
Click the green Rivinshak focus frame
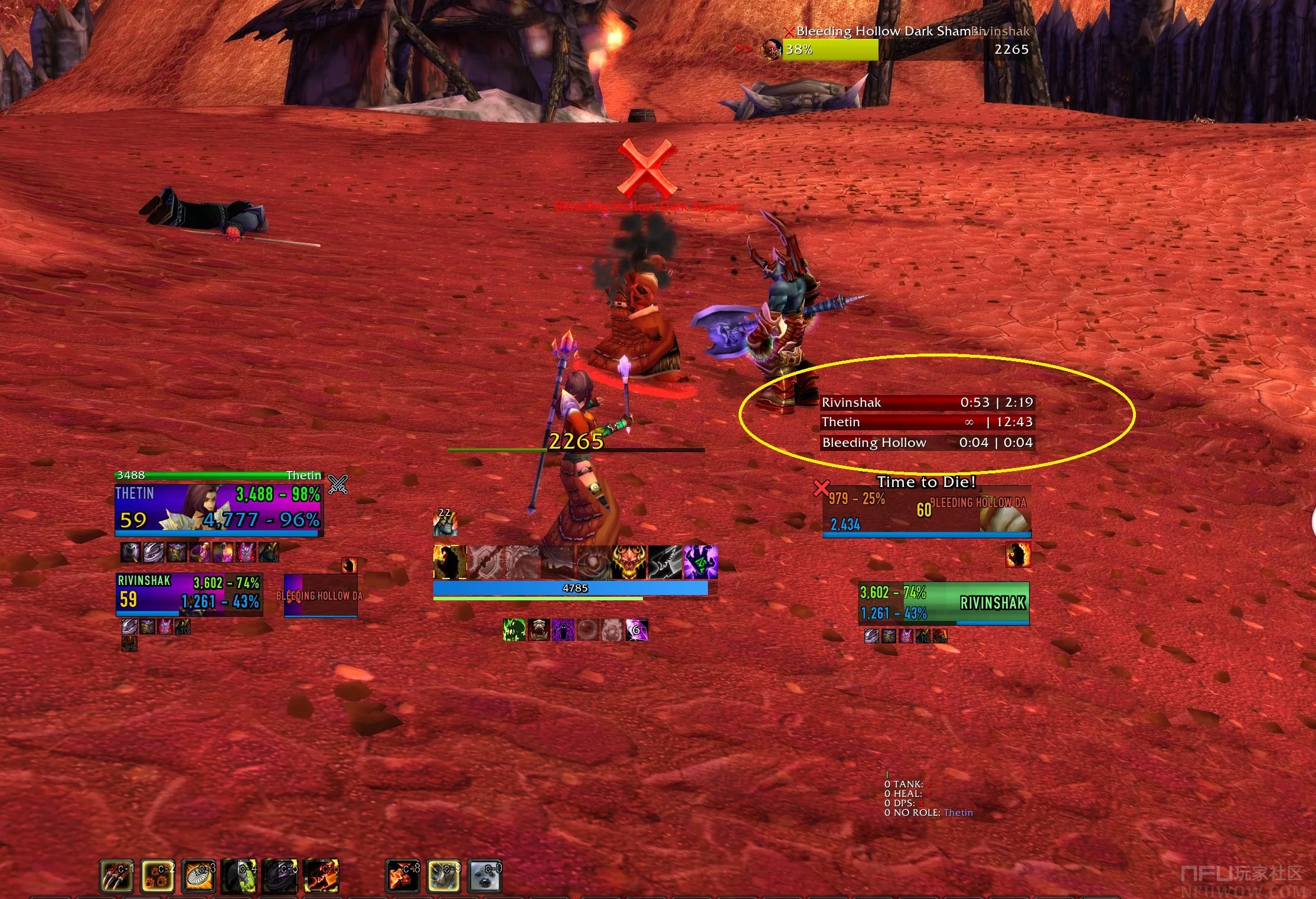click(943, 603)
